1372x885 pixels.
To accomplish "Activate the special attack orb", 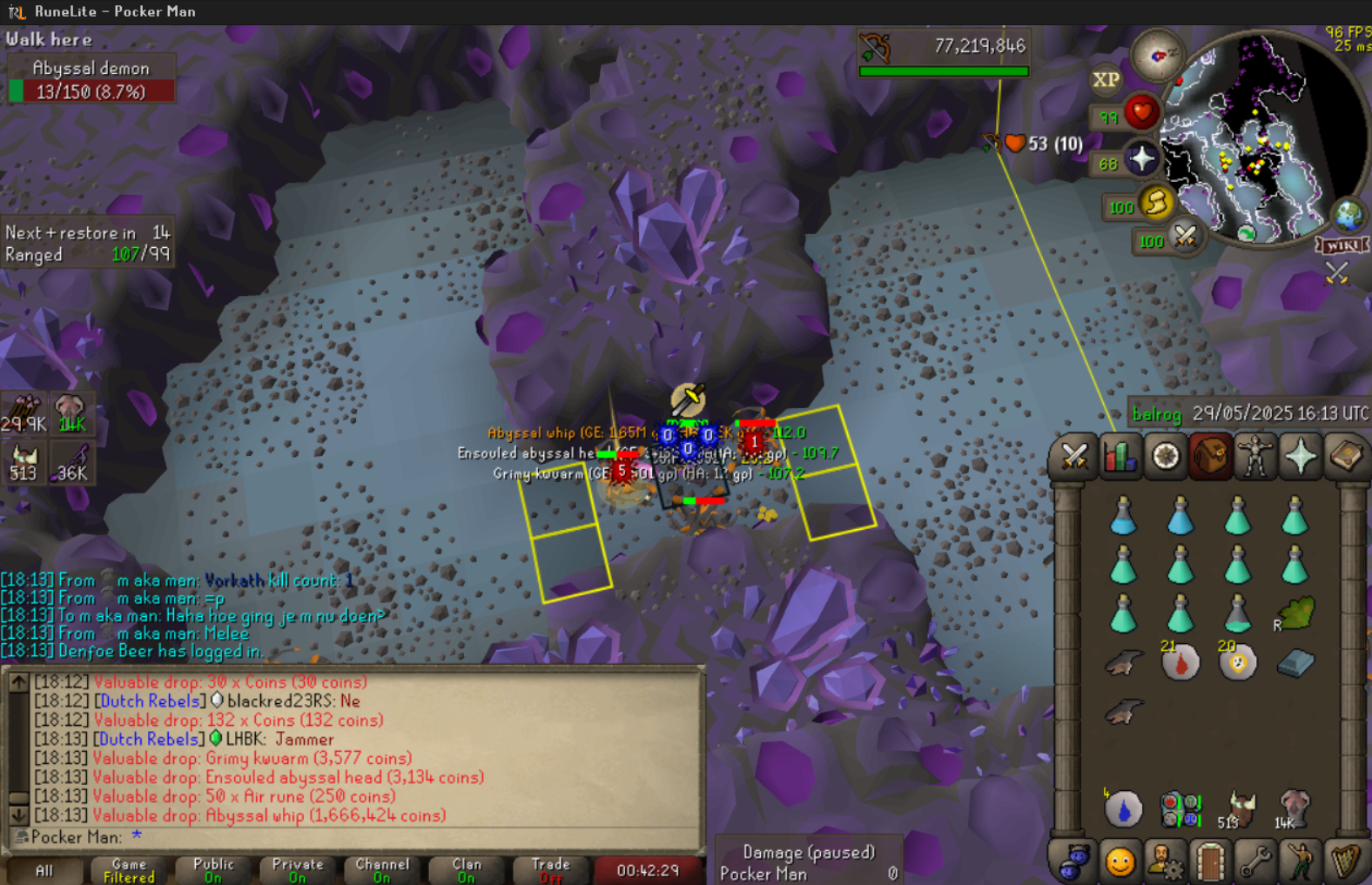I will (1185, 237).
